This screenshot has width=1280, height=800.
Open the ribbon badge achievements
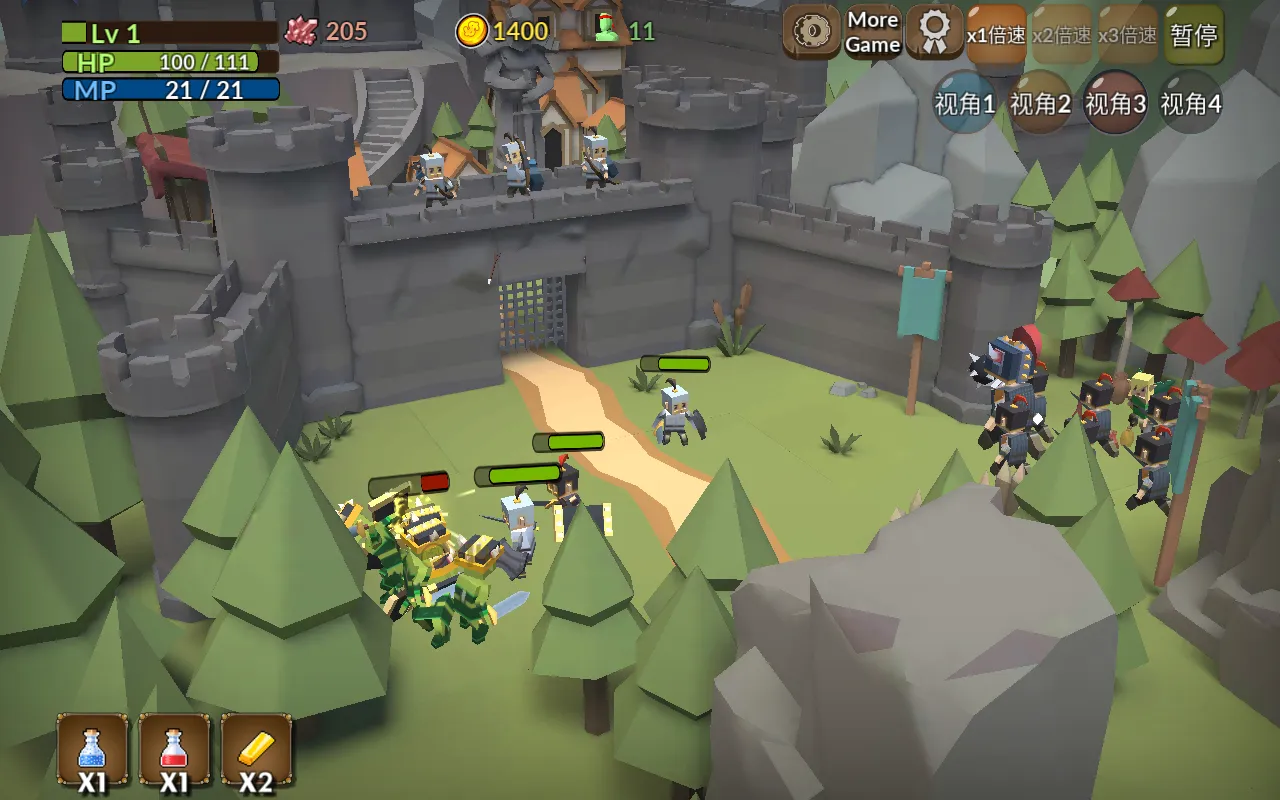coord(935,33)
